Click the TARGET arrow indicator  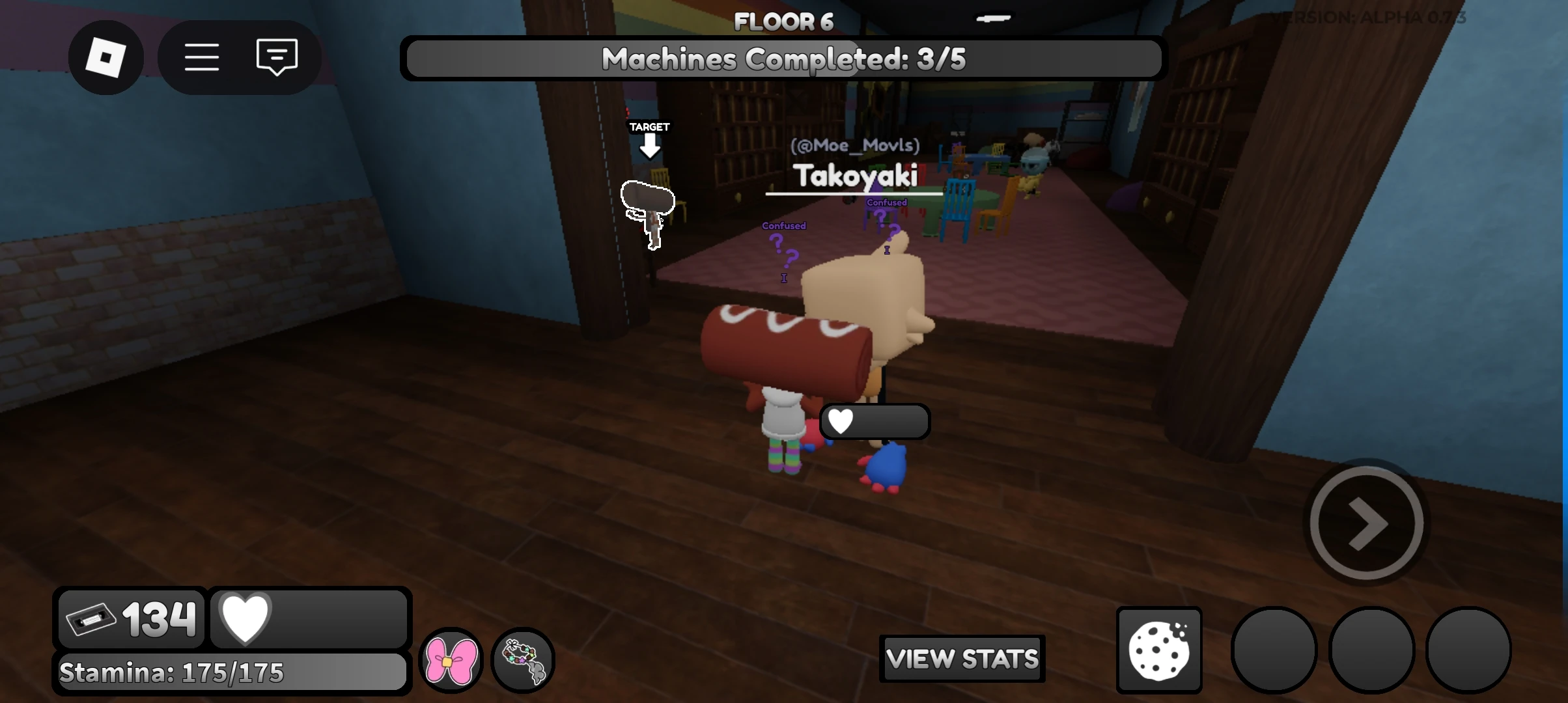(649, 140)
